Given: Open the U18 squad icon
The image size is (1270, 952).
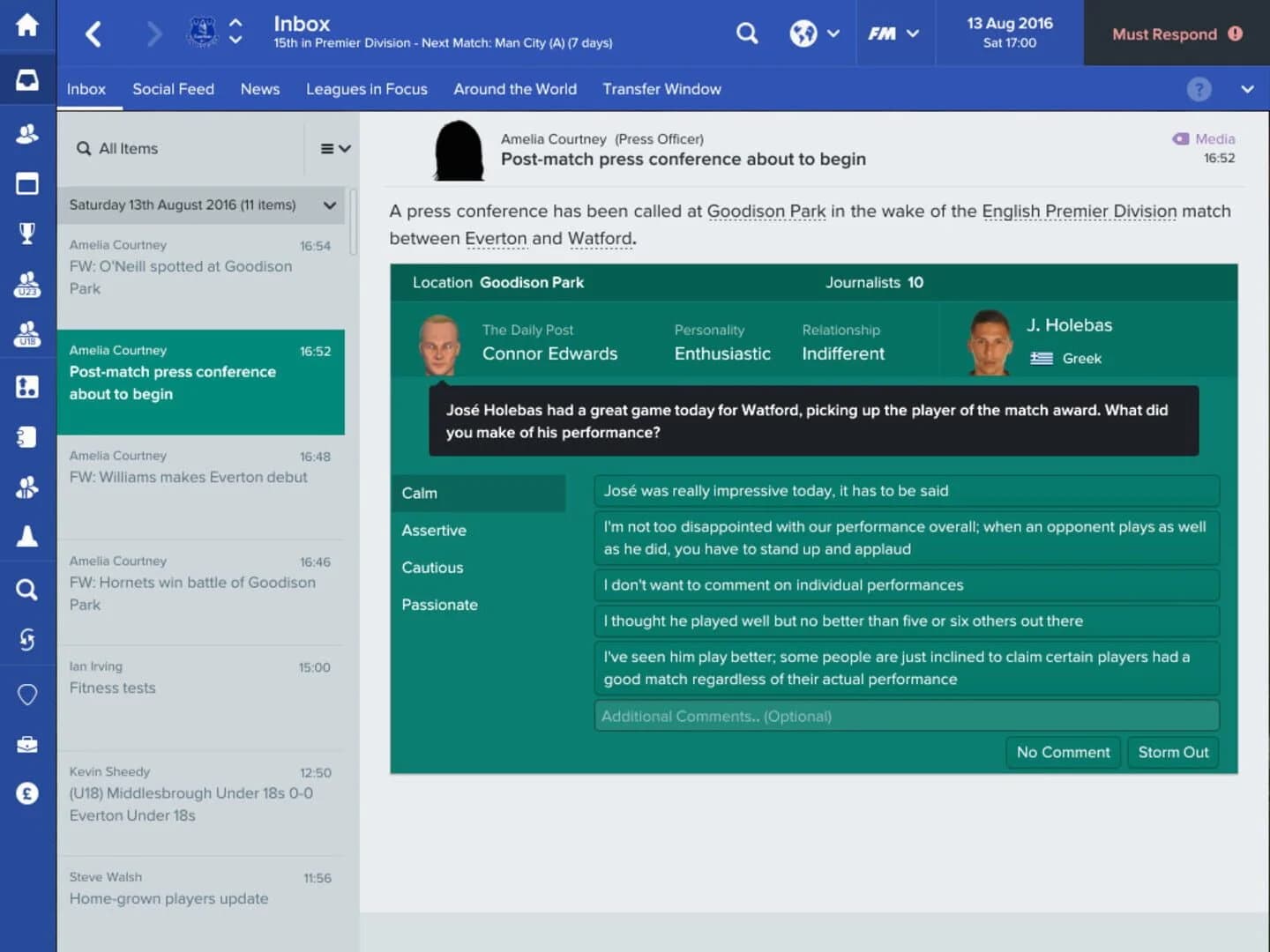Looking at the screenshot, I should tap(27, 335).
